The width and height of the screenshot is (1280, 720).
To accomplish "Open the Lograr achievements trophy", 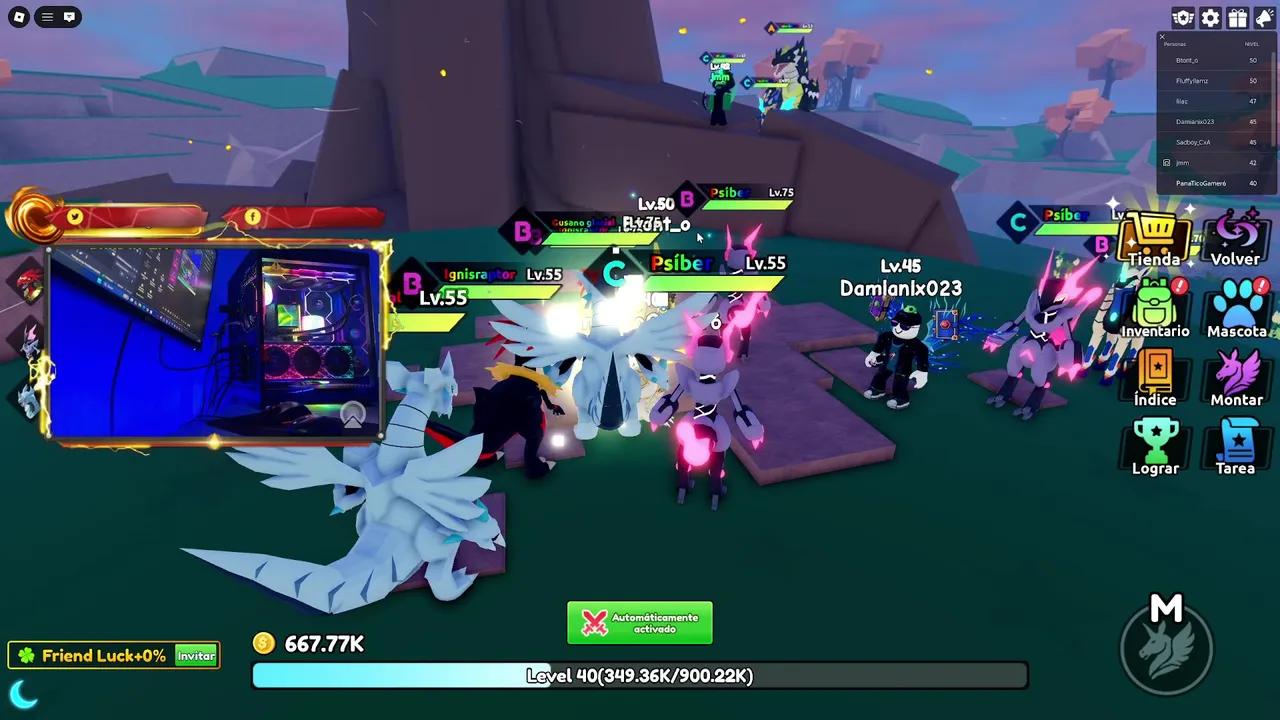I will [x=1155, y=446].
